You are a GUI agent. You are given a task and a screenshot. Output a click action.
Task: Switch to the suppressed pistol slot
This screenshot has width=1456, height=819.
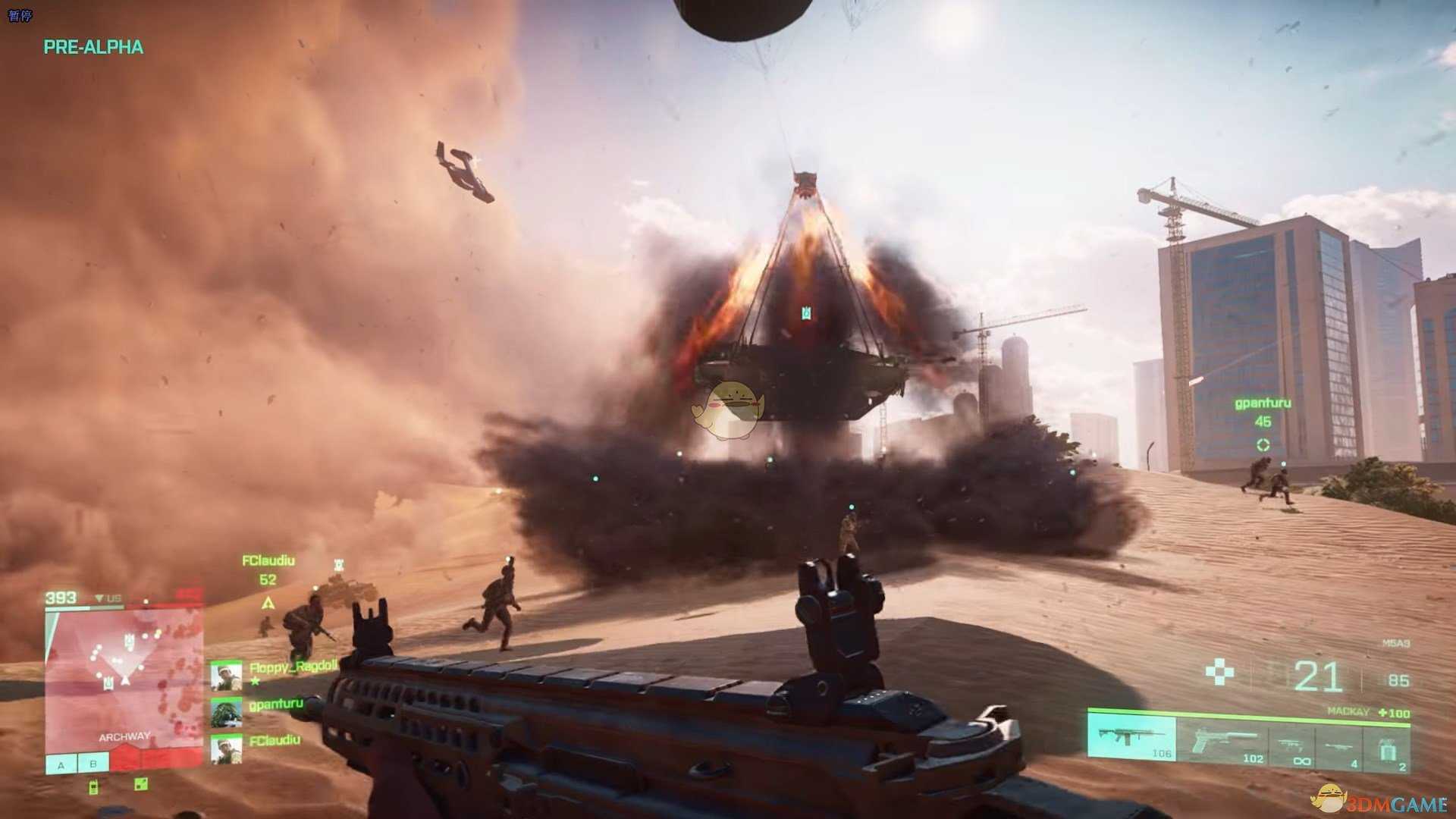[1222, 743]
